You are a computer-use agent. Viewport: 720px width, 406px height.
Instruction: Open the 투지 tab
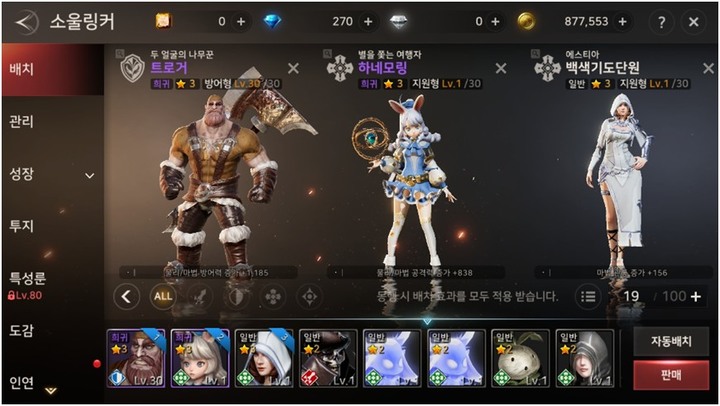coord(22,226)
